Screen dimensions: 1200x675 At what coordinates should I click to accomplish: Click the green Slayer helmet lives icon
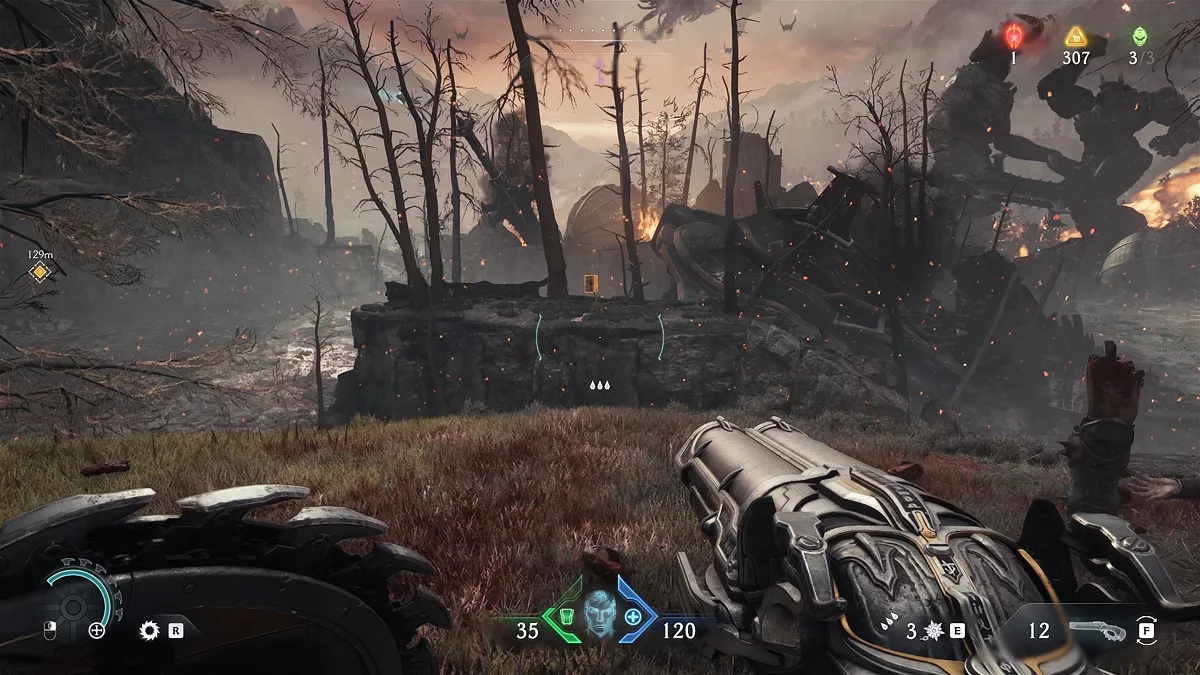pyautogui.click(x=1139, y=36)
